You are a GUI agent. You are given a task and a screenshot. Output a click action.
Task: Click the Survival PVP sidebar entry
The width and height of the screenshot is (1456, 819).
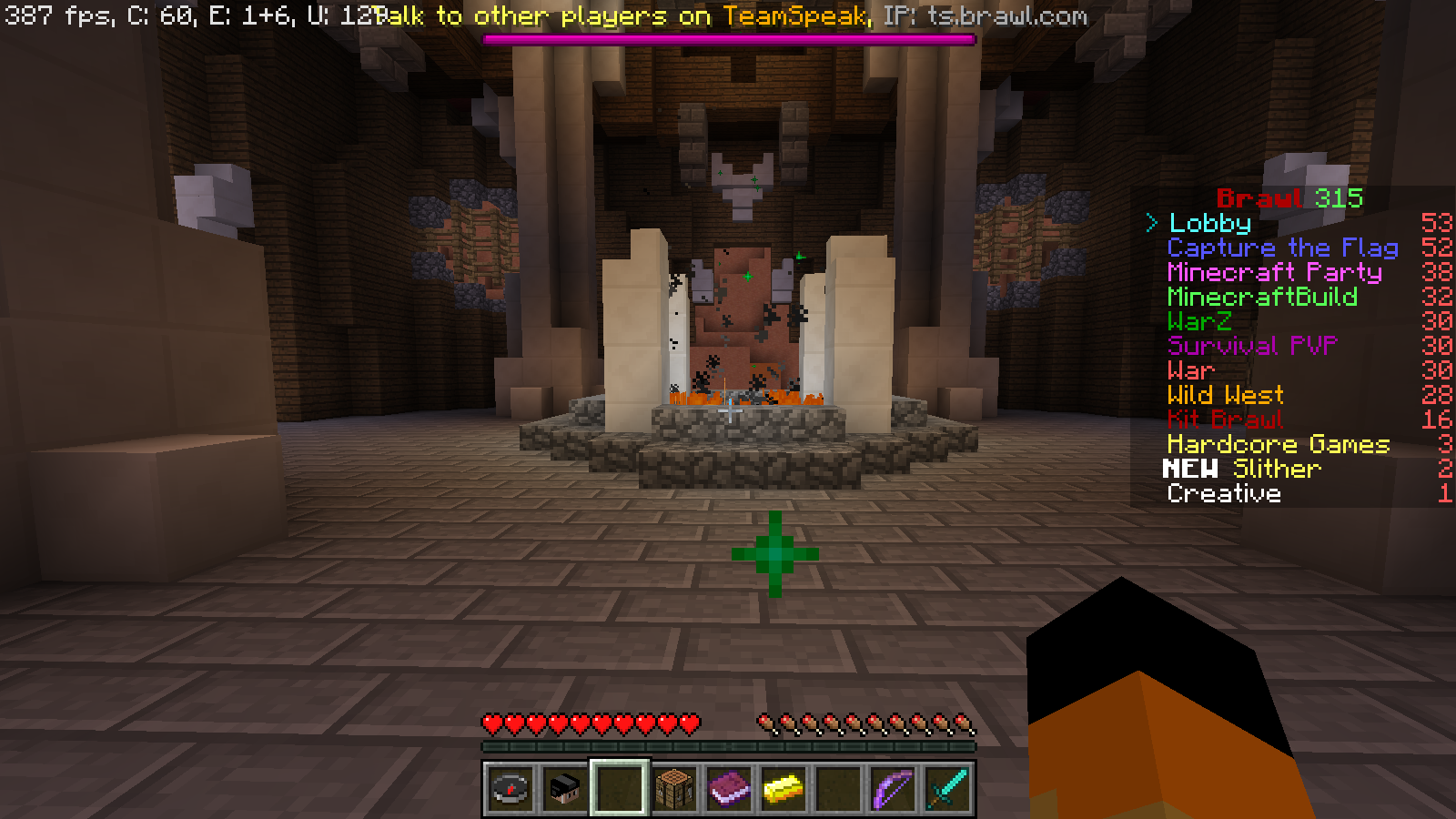pyautogui.click(x=1252, y=346)
